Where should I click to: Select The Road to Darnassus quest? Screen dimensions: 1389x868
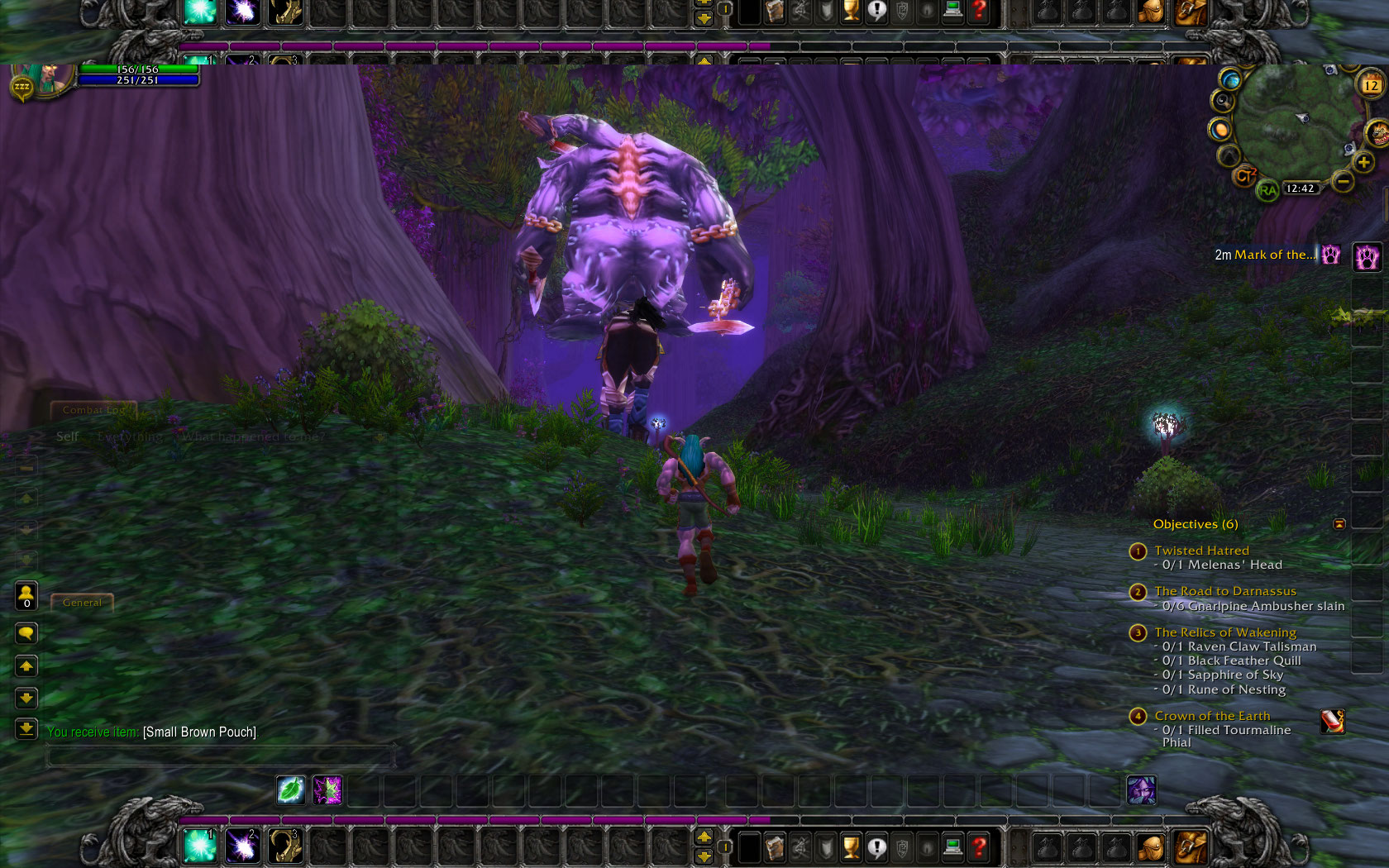1225,591
